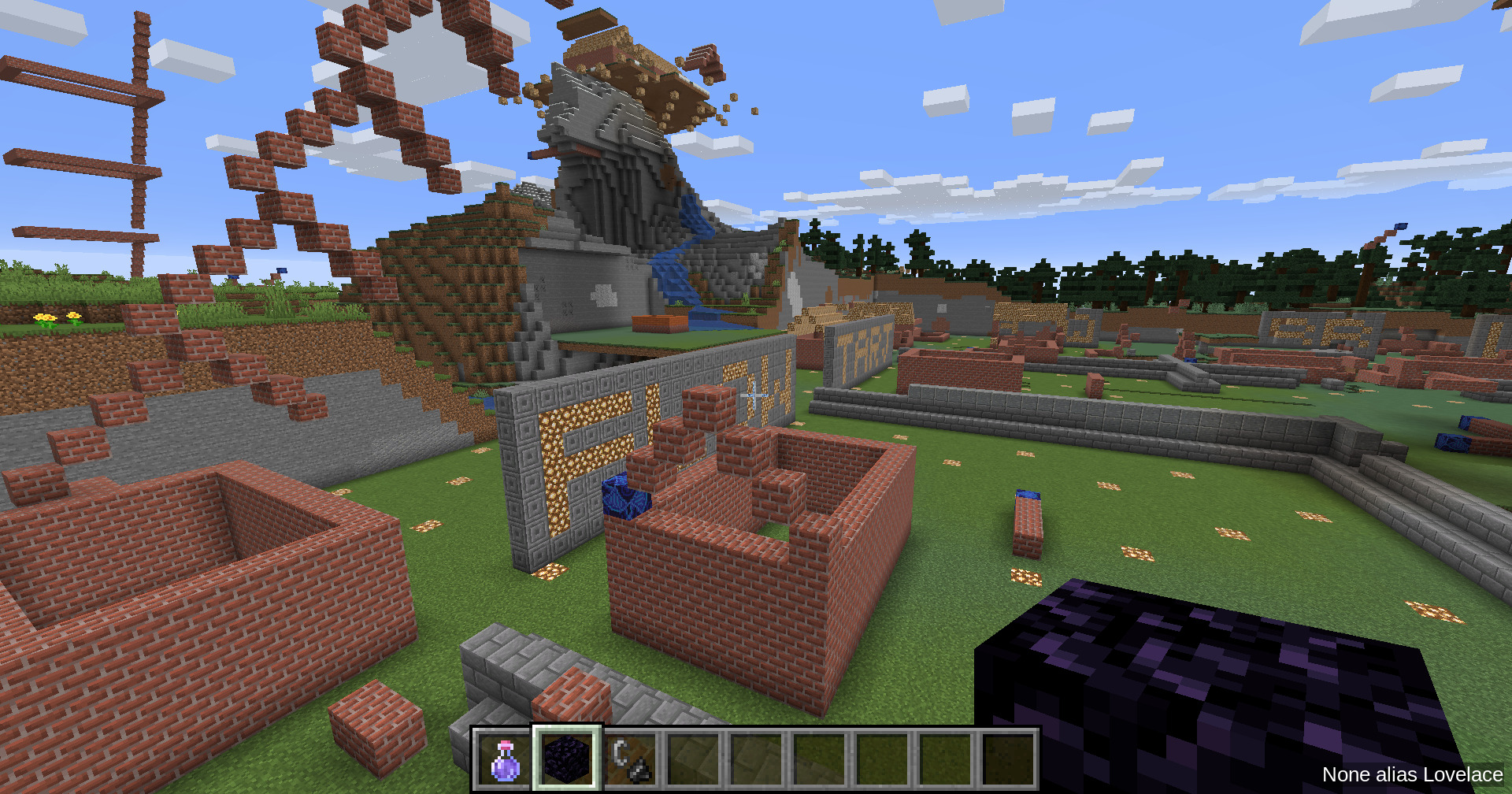Image resolution: width=1512 pixels, height=794 pixels.
Task: Select the purple potion hotbar slot
Action: click(504, 759)
